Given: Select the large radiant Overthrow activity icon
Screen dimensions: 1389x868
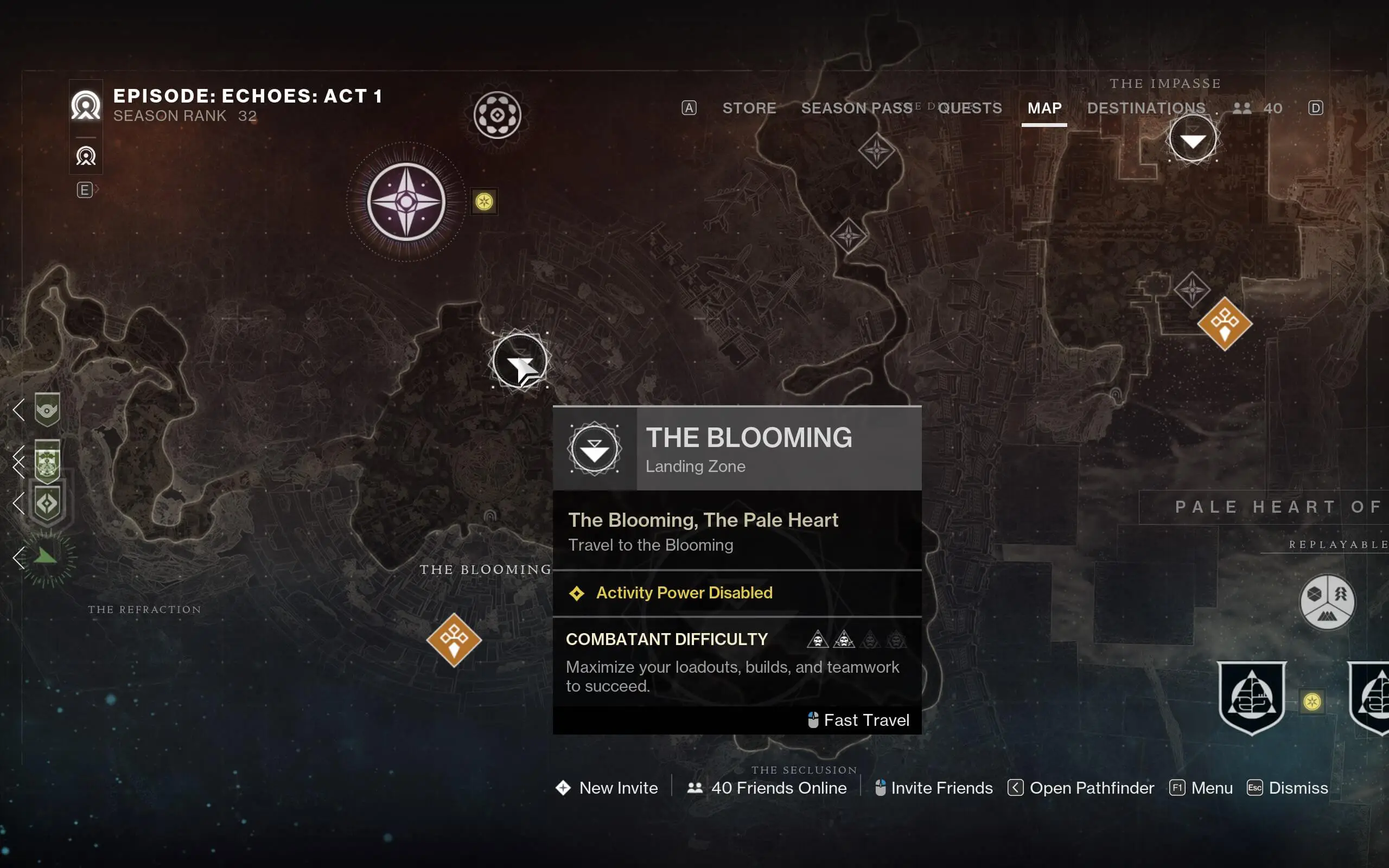Looking at the screenshot, I should (405, 201).
